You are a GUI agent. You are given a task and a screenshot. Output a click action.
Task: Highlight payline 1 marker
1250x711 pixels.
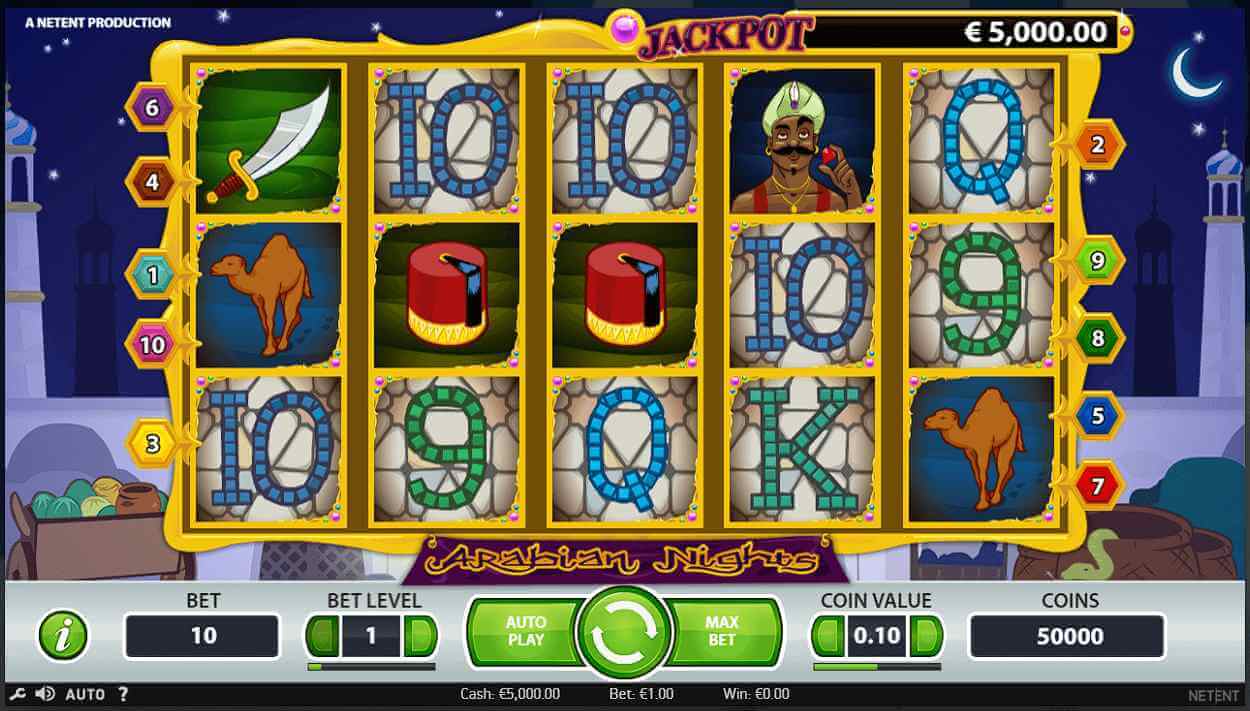(x=152, y=273)
